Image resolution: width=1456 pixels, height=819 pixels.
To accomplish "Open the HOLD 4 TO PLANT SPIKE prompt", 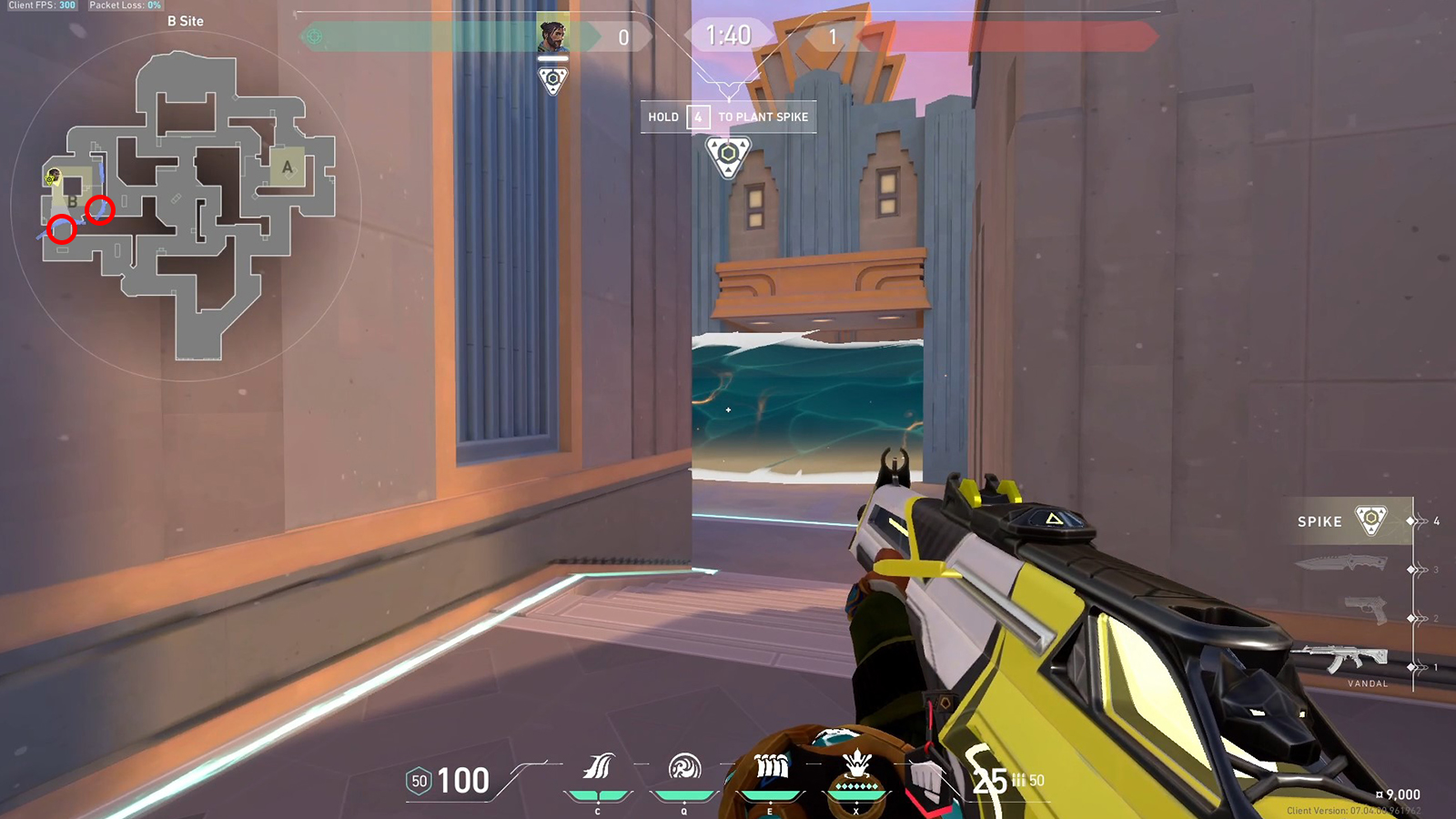I will tap(728, 116).
